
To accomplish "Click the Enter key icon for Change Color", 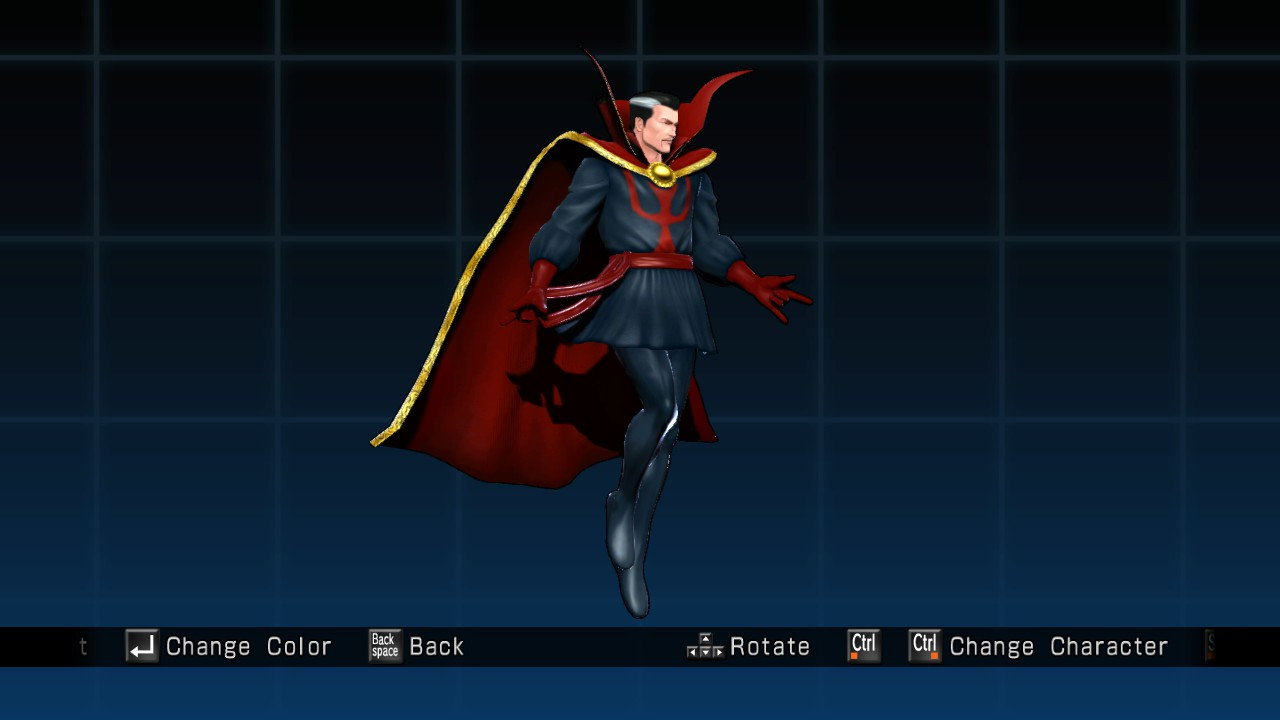I will click(141, 647).
